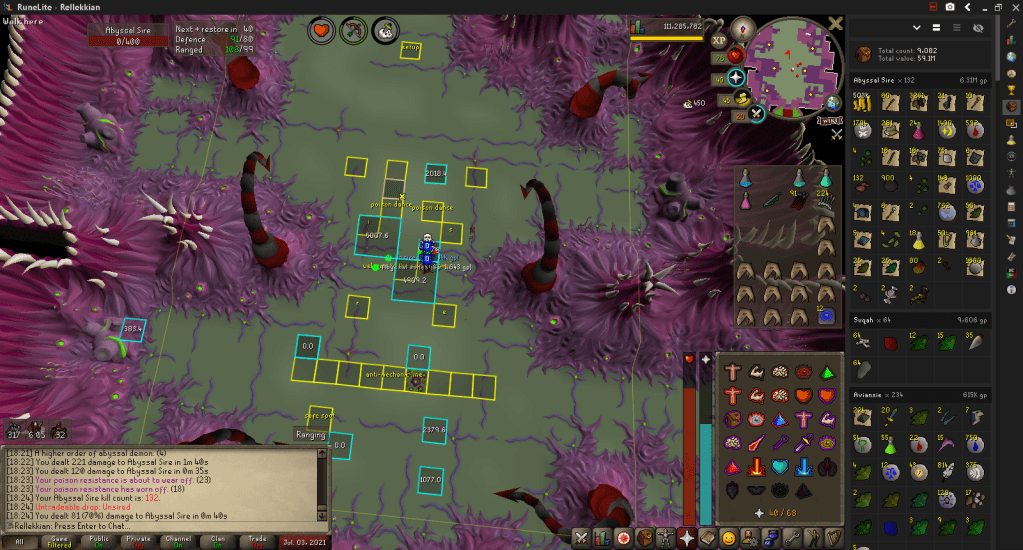Select the Public chat tab
This screenshot has width=1023, height=550.
click(x=99, y=539)
